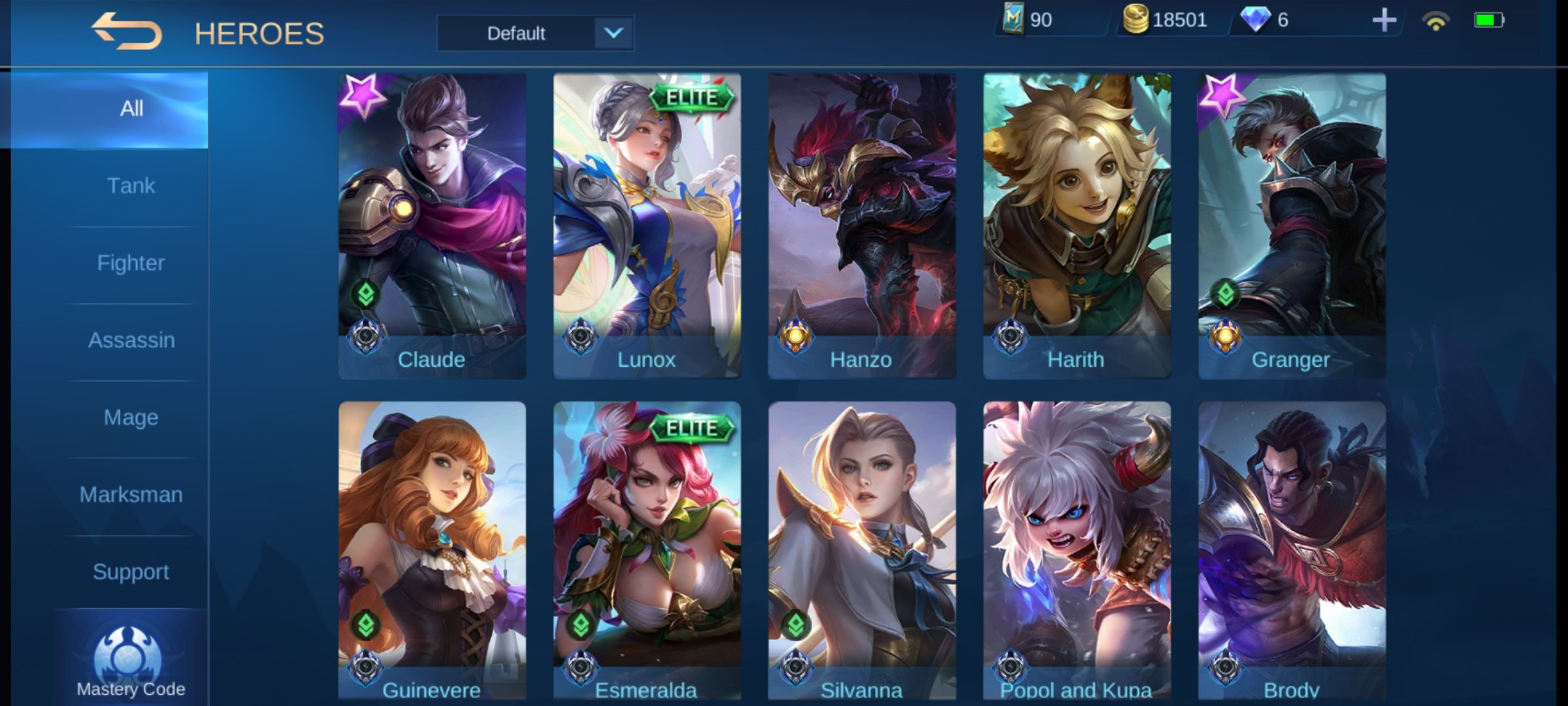Switch to the All heroes tab
The image size is (1568, 706).
click(x=131, y=109)
